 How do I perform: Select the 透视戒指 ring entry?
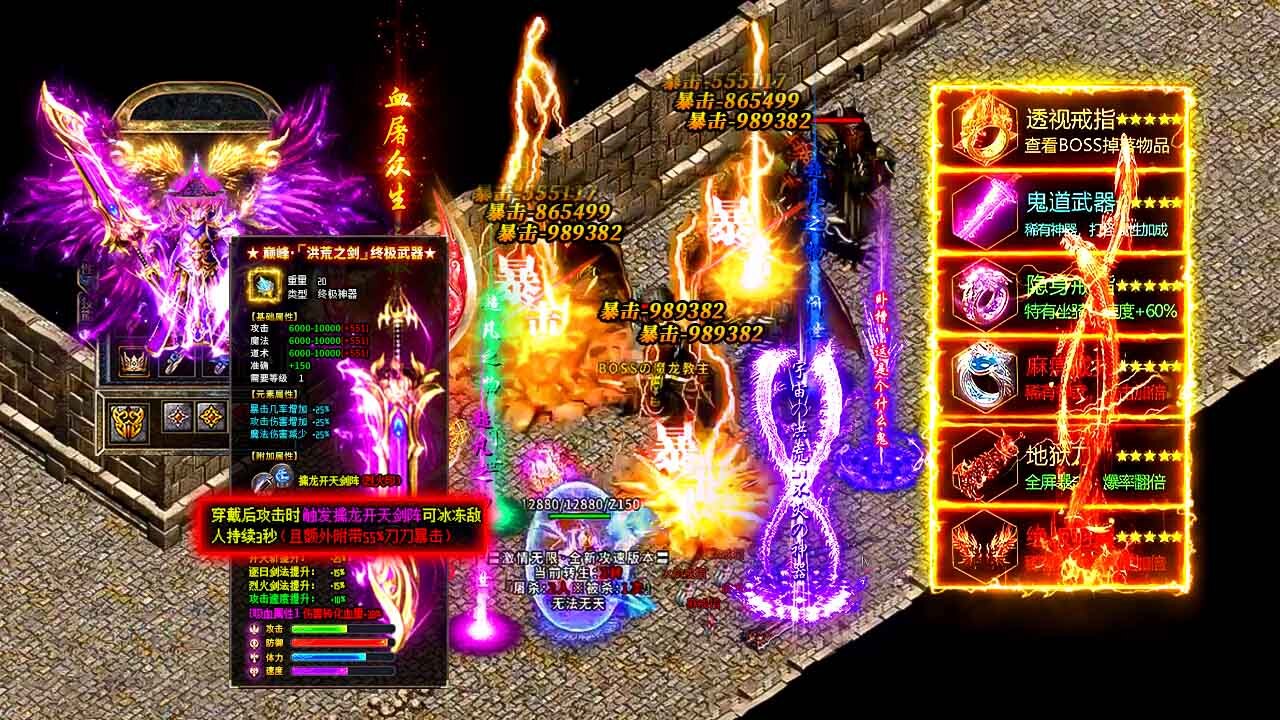1062,129
